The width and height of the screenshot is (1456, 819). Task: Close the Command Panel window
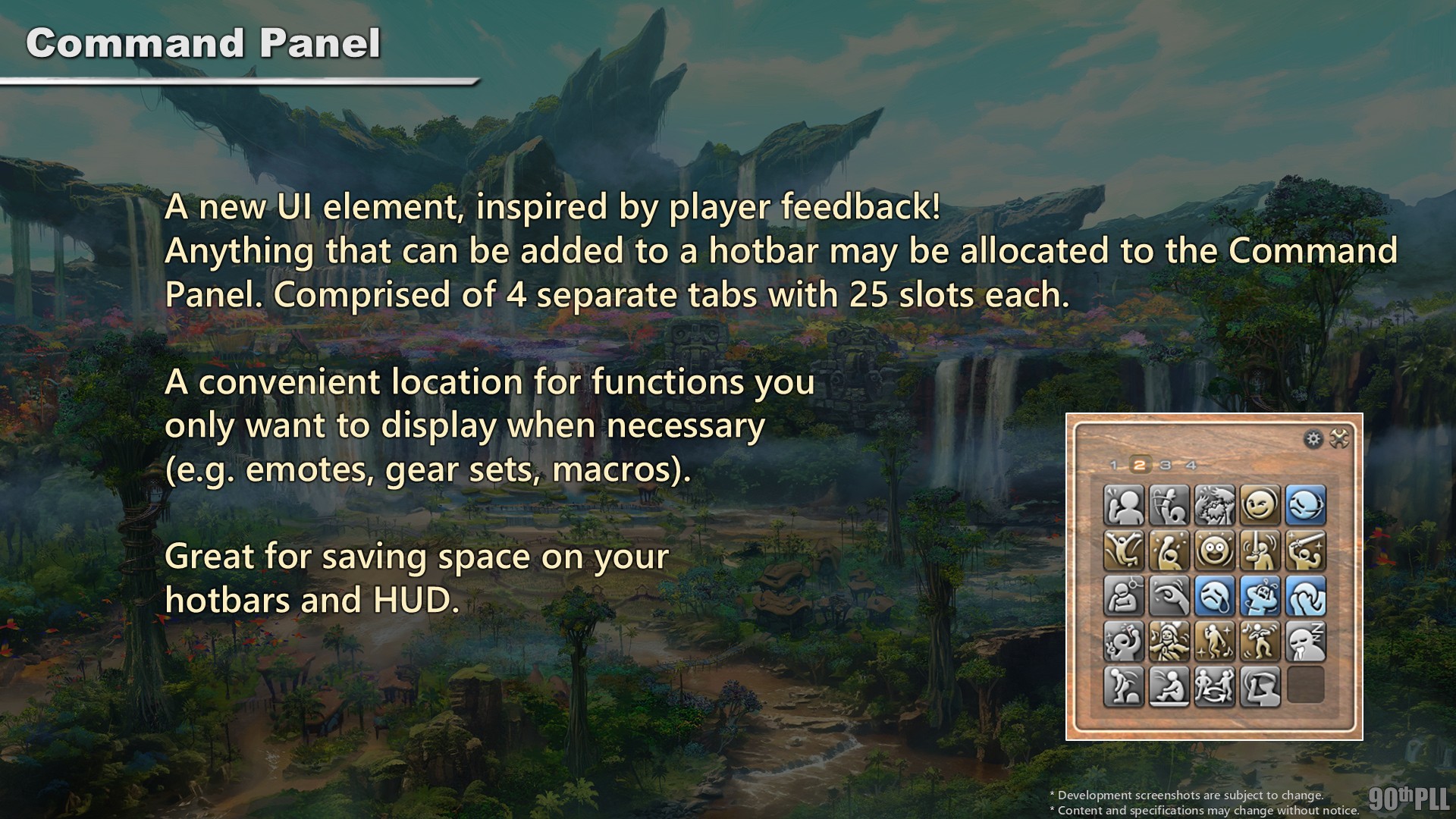tap(1339, 439)
